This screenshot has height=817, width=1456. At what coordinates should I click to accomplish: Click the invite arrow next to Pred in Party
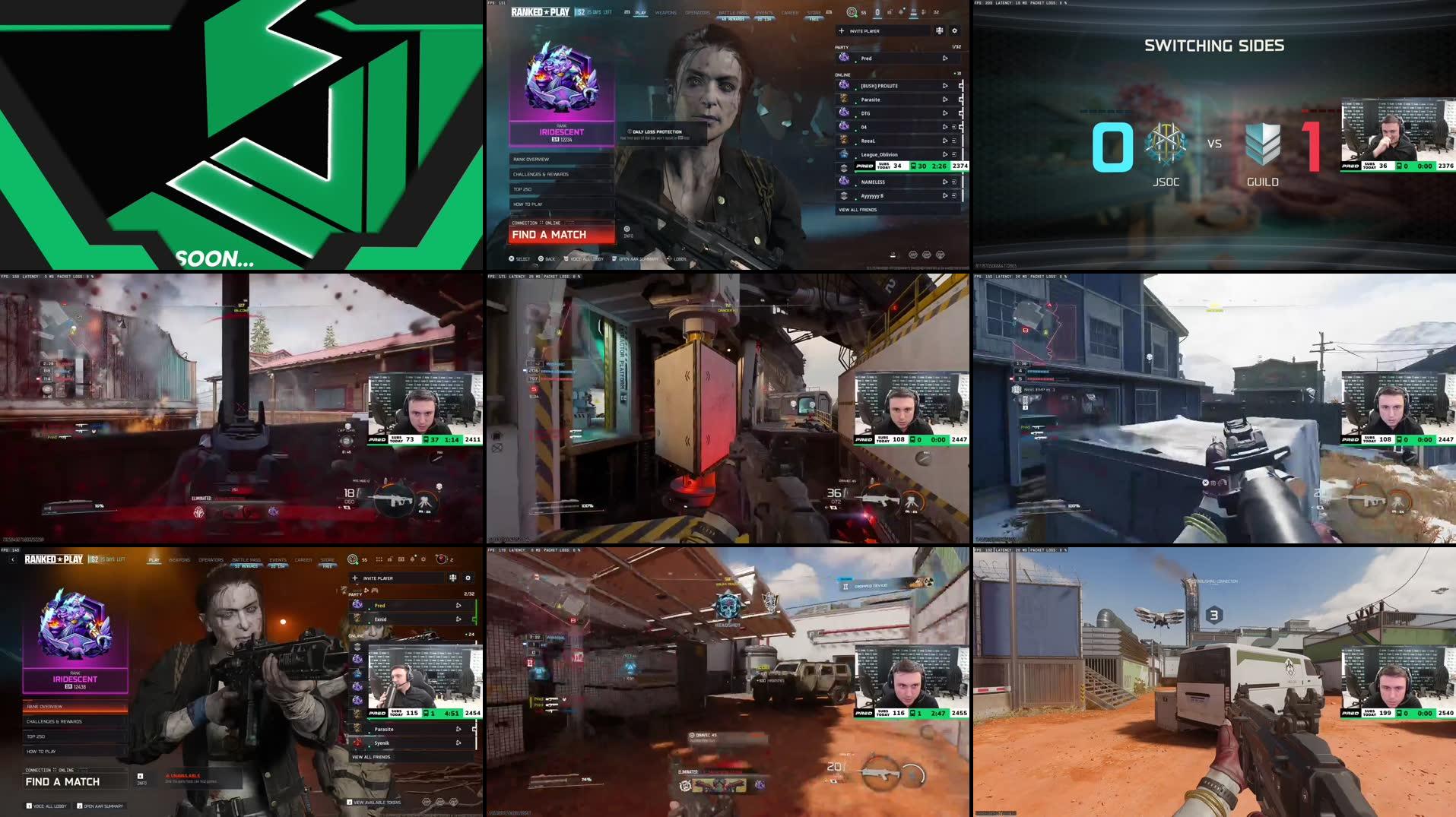945,59
